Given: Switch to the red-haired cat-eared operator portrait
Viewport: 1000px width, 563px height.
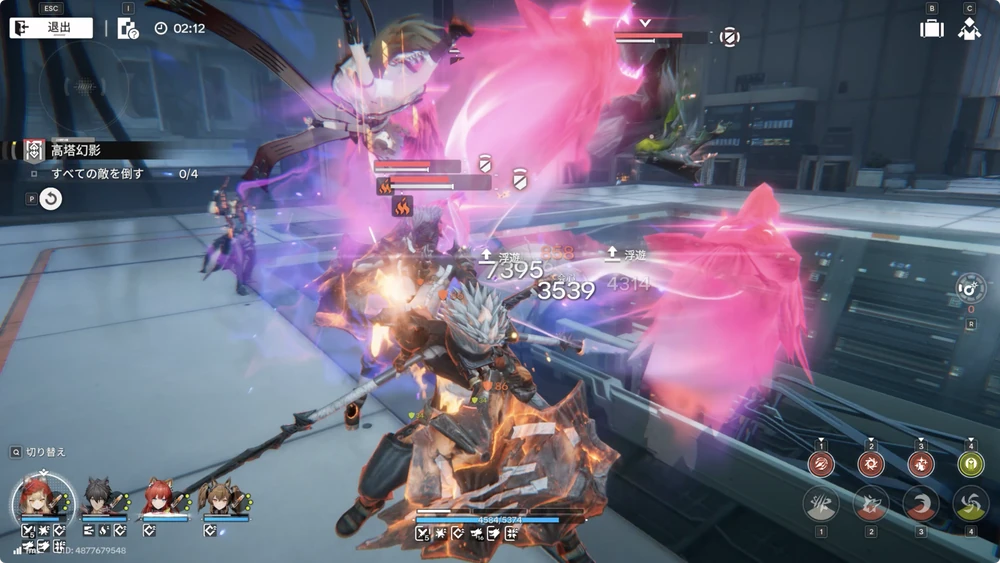Looking at the screenshot, I should point(163,497).
